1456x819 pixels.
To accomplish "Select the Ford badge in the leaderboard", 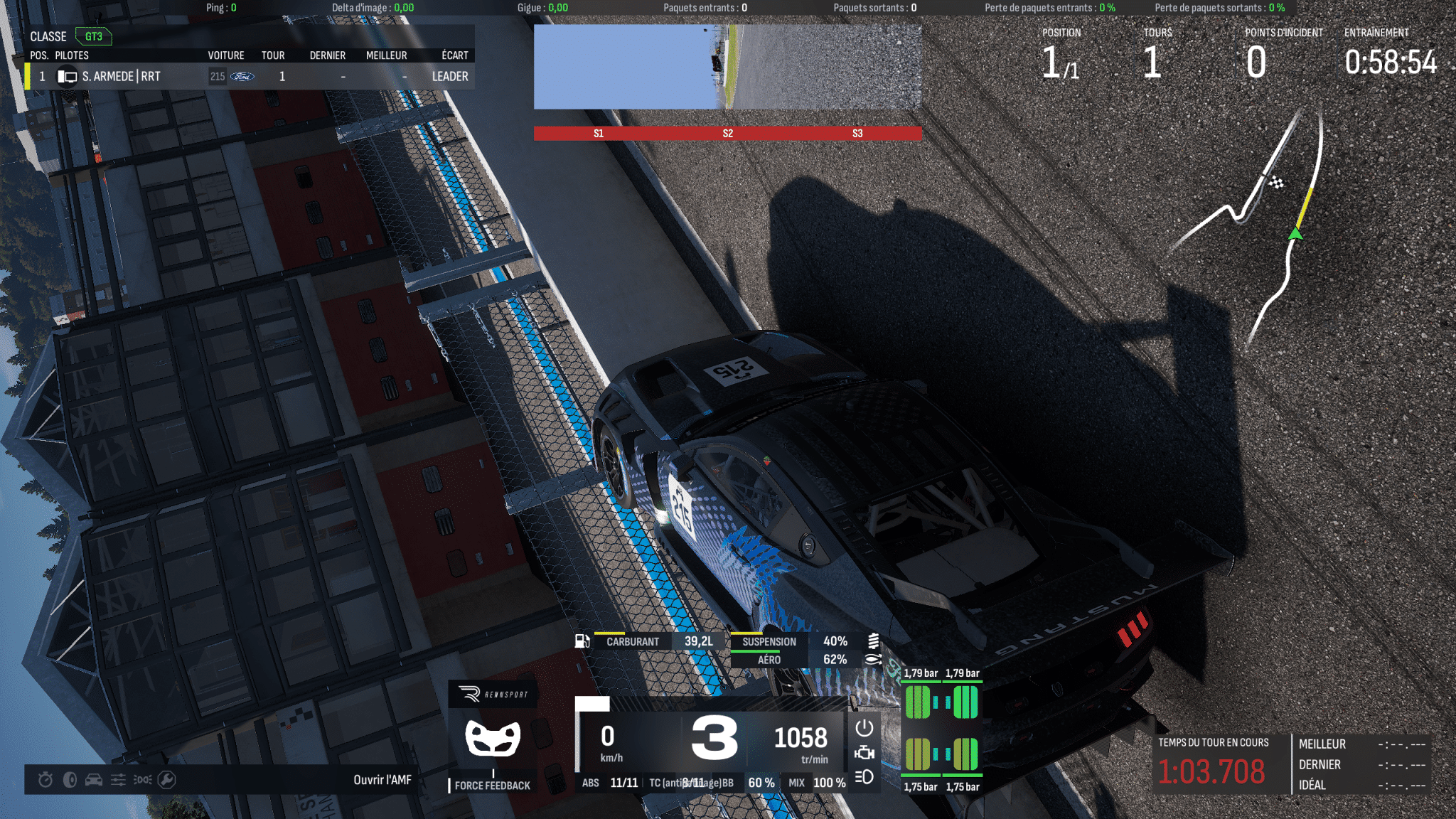I will pos(241,76).
